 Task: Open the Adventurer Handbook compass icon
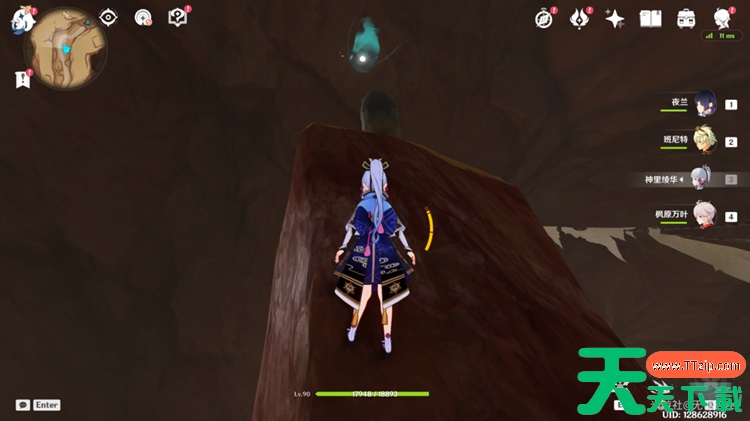point(544,19)
